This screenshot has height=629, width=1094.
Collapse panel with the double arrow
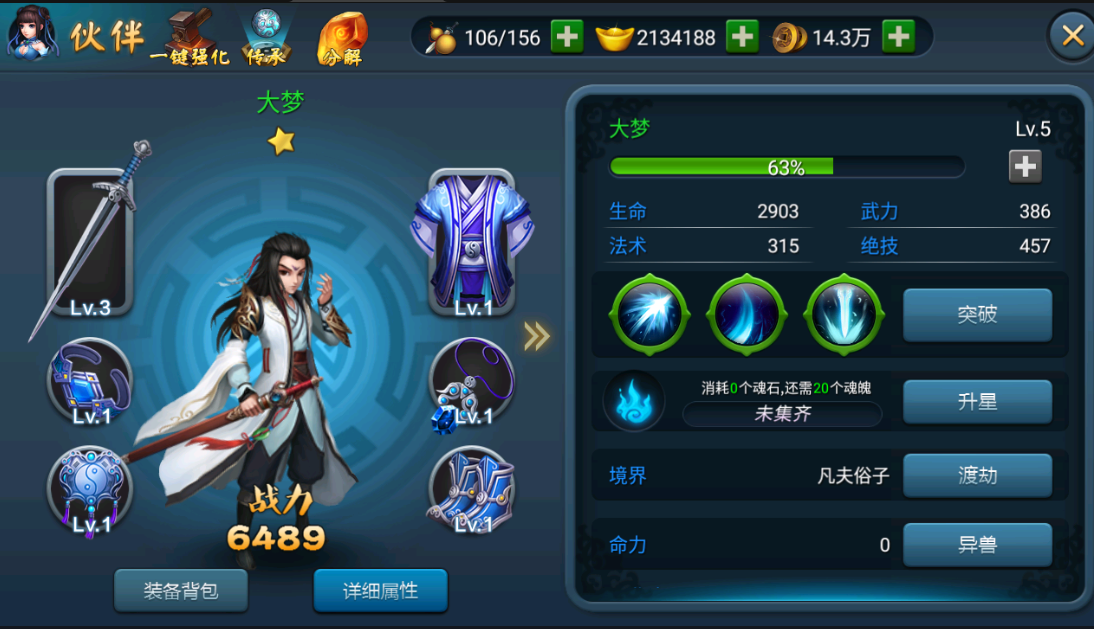pyautogui.click(x=537, y=337)
